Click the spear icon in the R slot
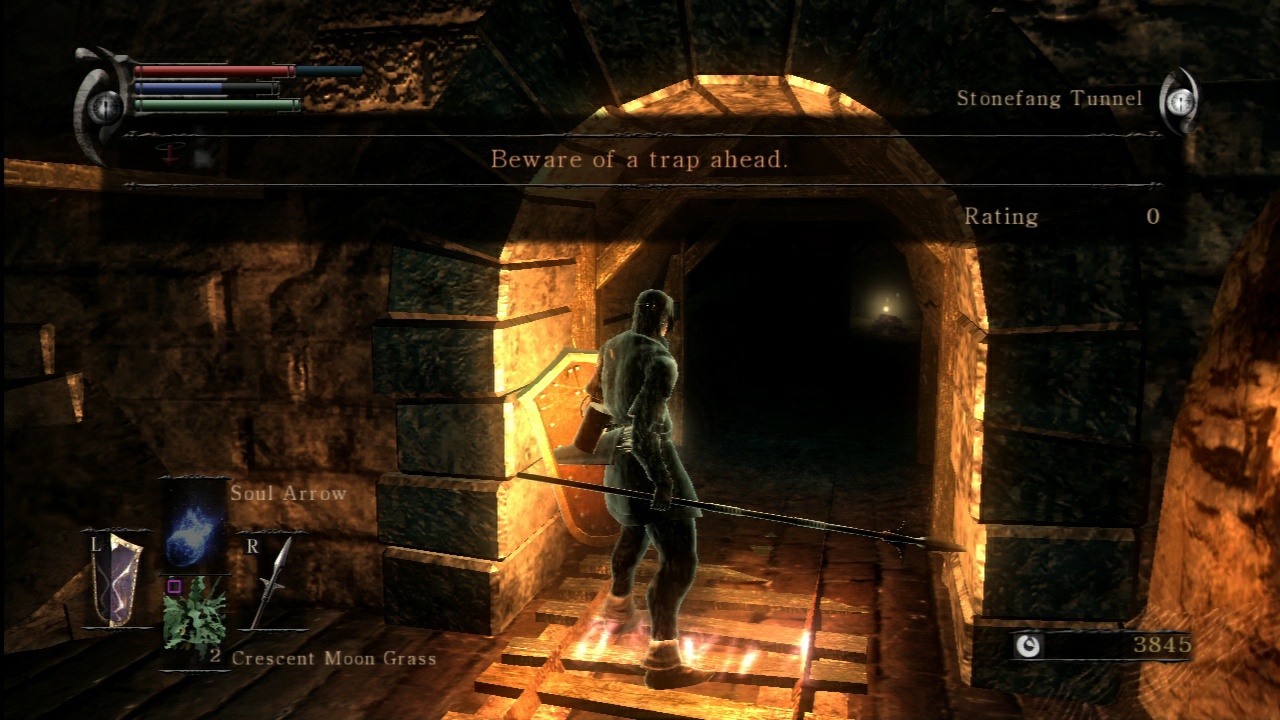This screenshot has width=1280, height=720. click(x=273, y=583)
